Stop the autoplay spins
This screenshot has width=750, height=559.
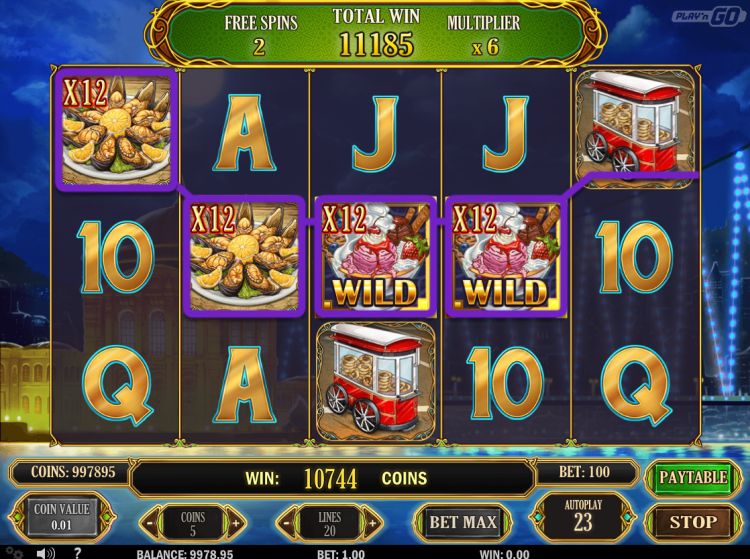(692, 521)
